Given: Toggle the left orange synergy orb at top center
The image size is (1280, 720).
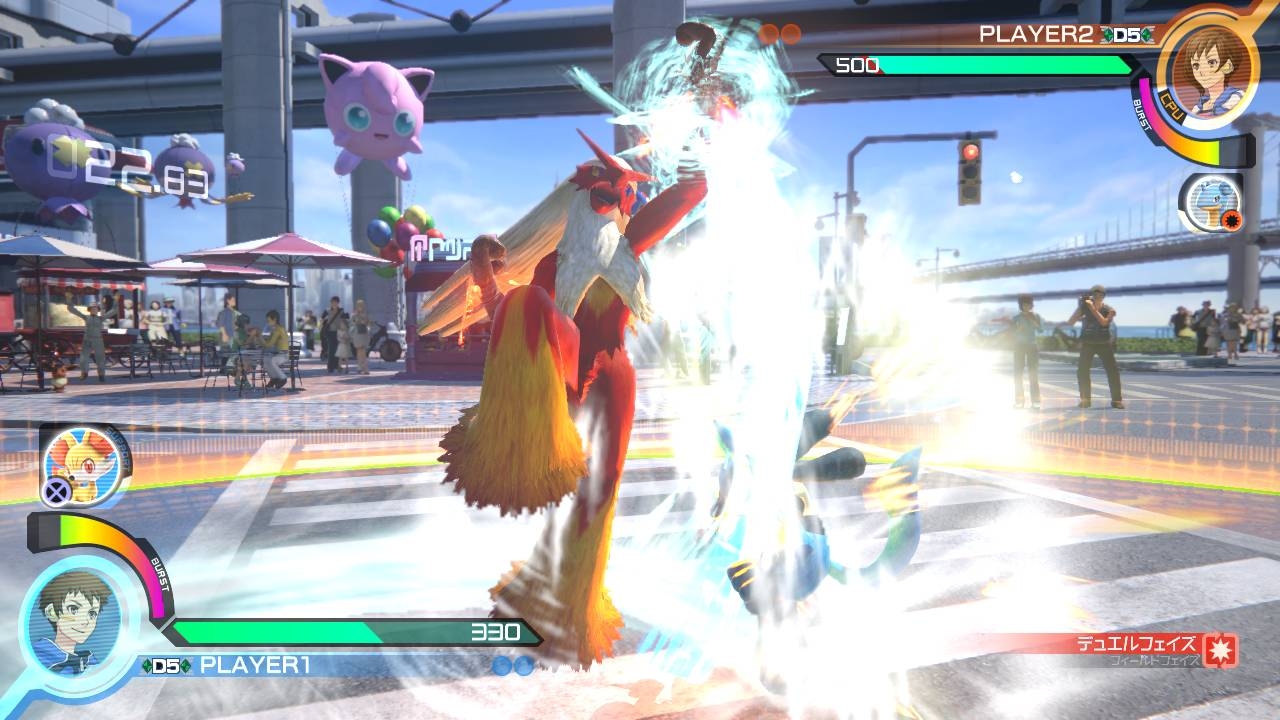Looking at the screenshot, I should click(766, 33).
